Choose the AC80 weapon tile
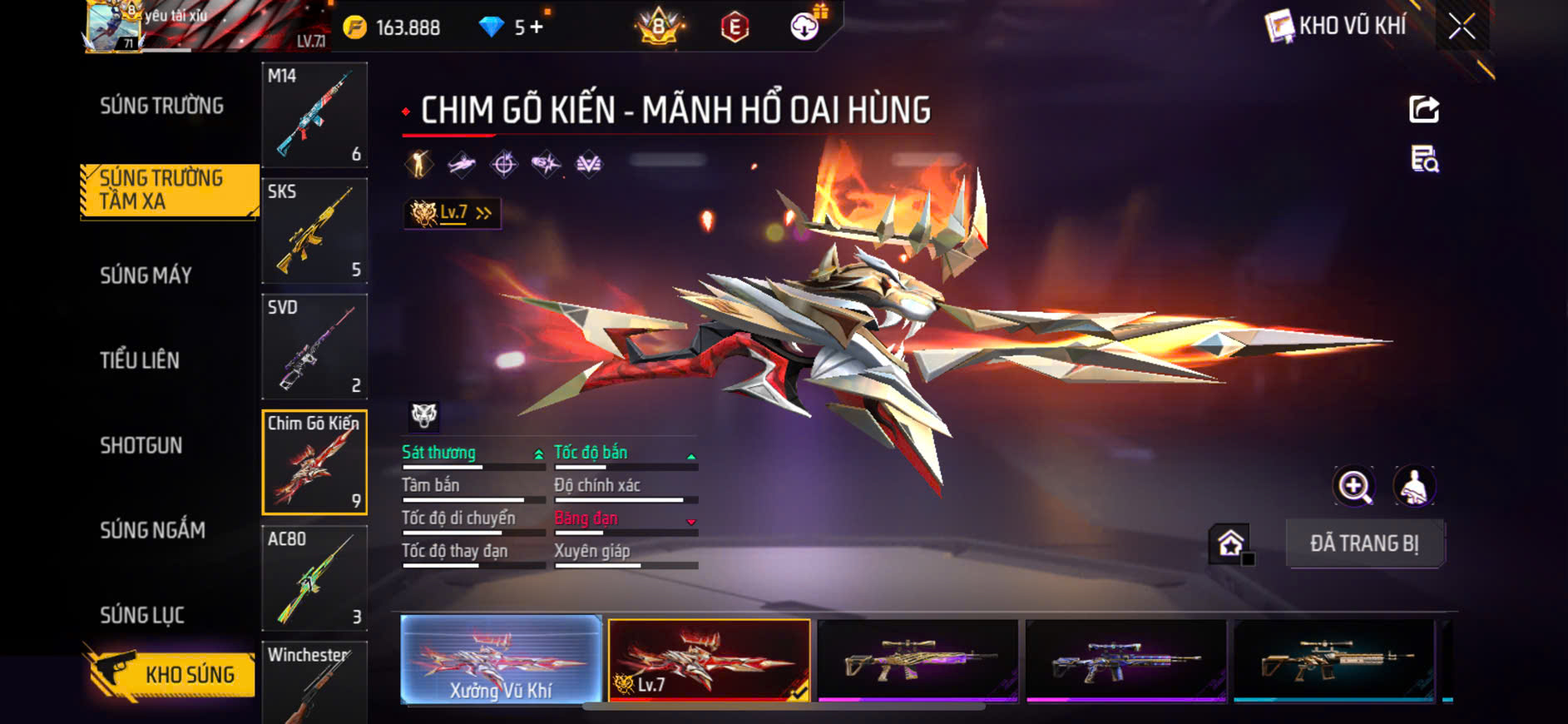Image resolution: width=1568 pixels, height=724 pixels. tap(314, 578)
